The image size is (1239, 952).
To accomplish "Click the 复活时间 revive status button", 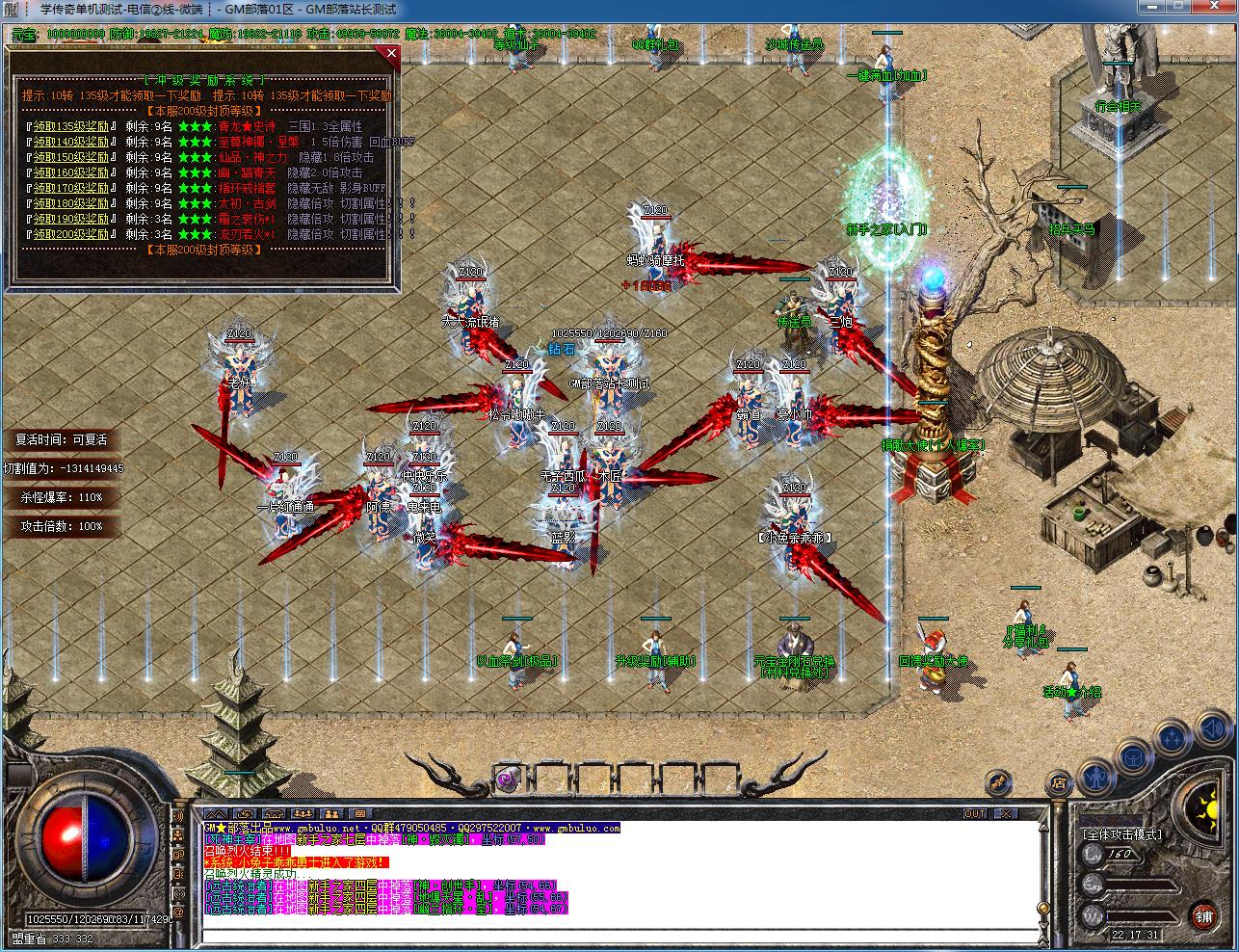I will pos(62,439).
